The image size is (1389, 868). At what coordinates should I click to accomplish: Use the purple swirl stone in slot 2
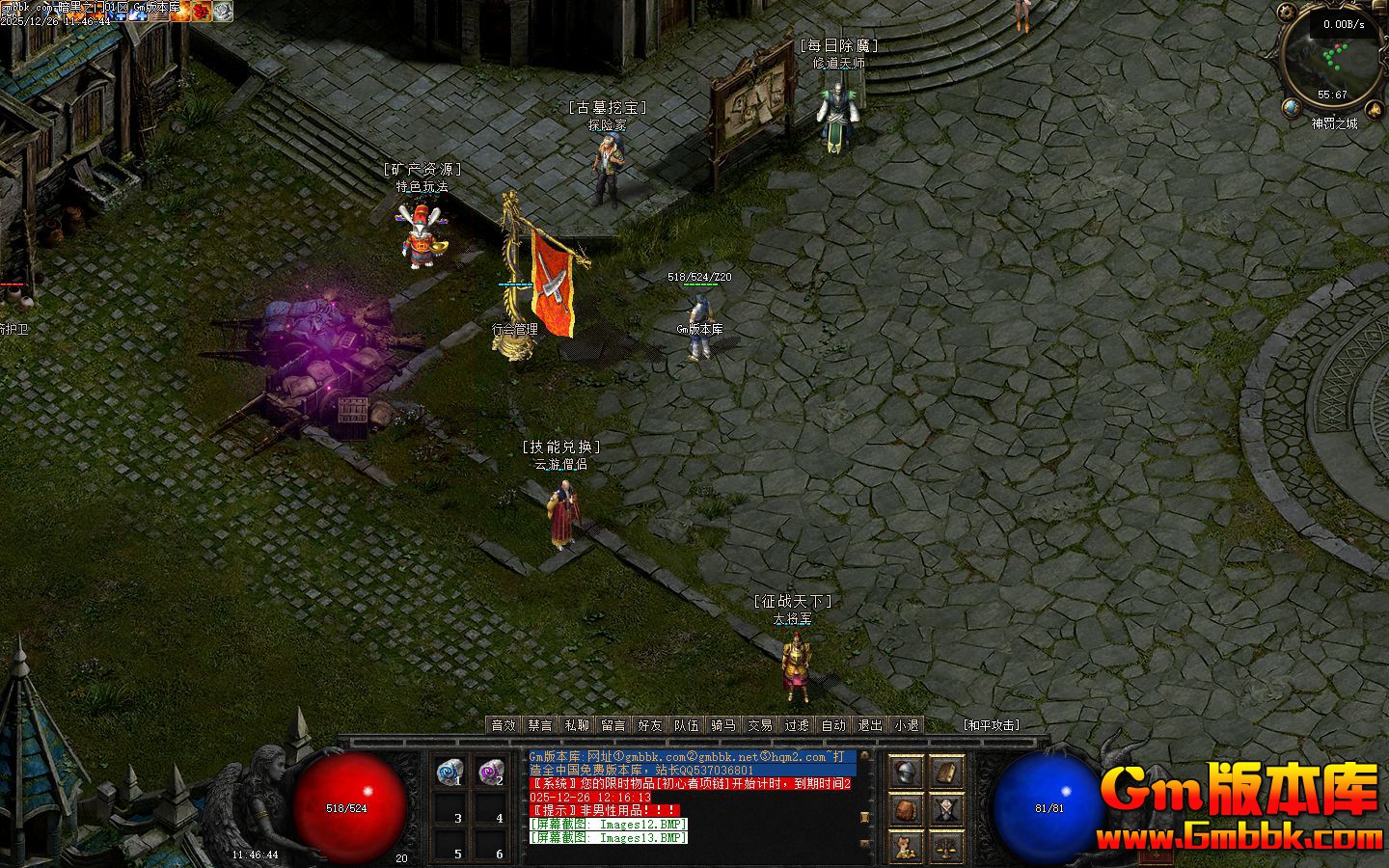491,773
